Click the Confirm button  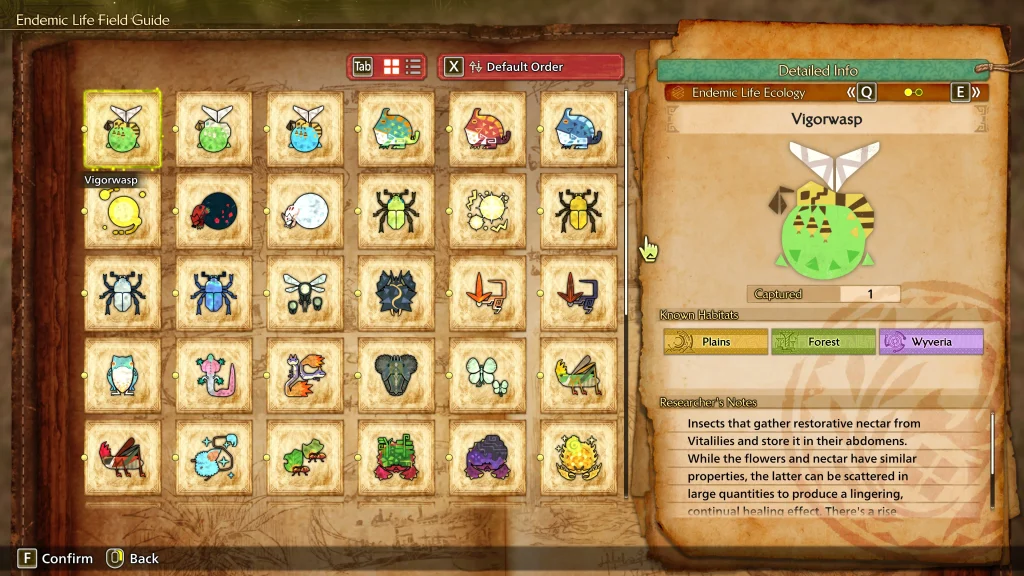click(x=55, y=559)
